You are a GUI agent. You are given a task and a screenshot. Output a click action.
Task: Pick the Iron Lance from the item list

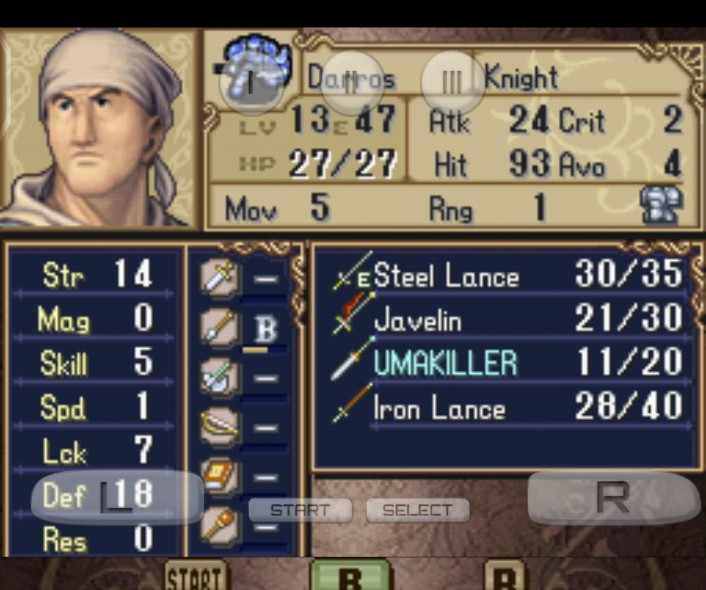438,408
